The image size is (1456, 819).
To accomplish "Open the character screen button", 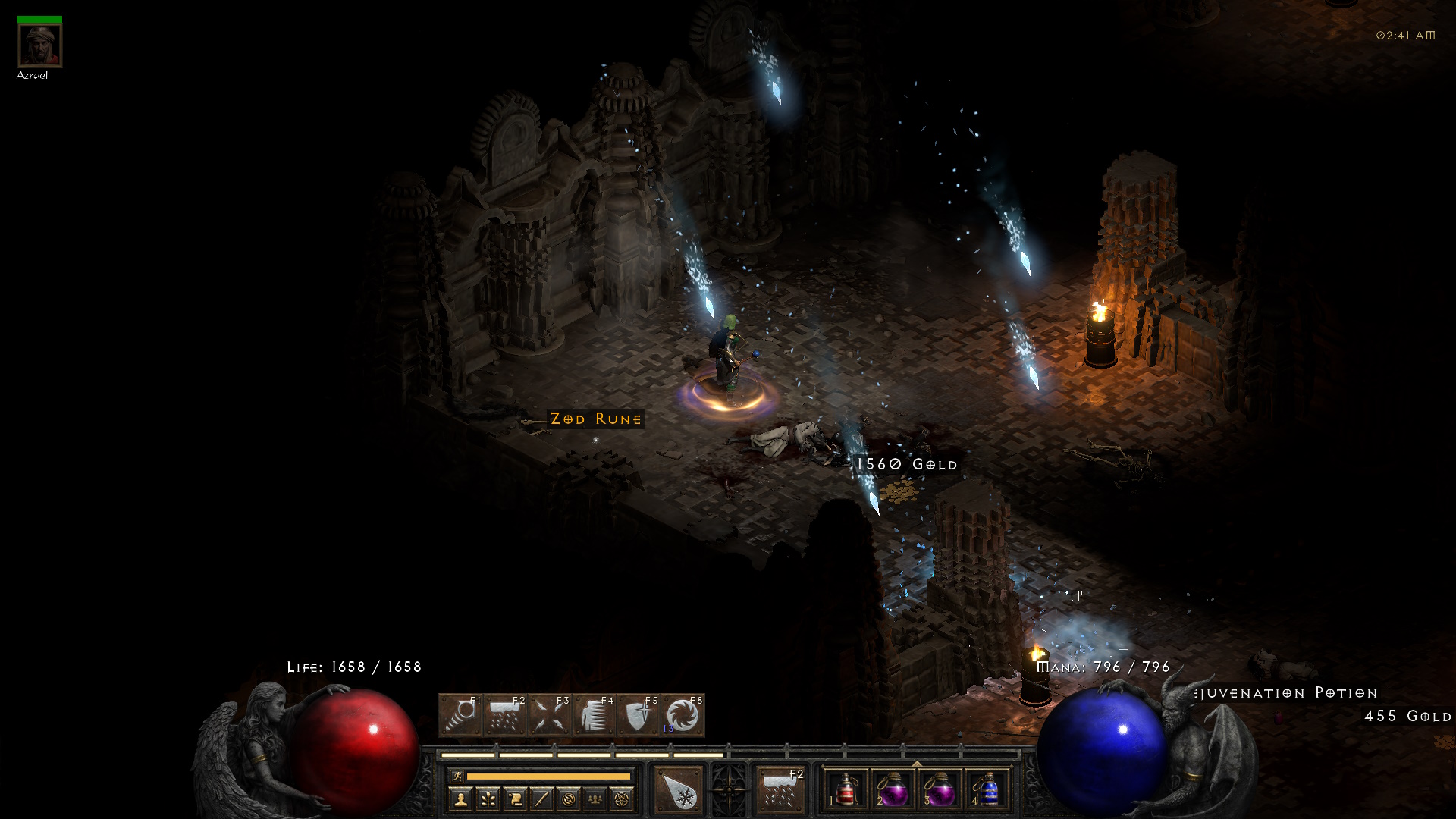I will pyautogui.click(x=460, y=799).
